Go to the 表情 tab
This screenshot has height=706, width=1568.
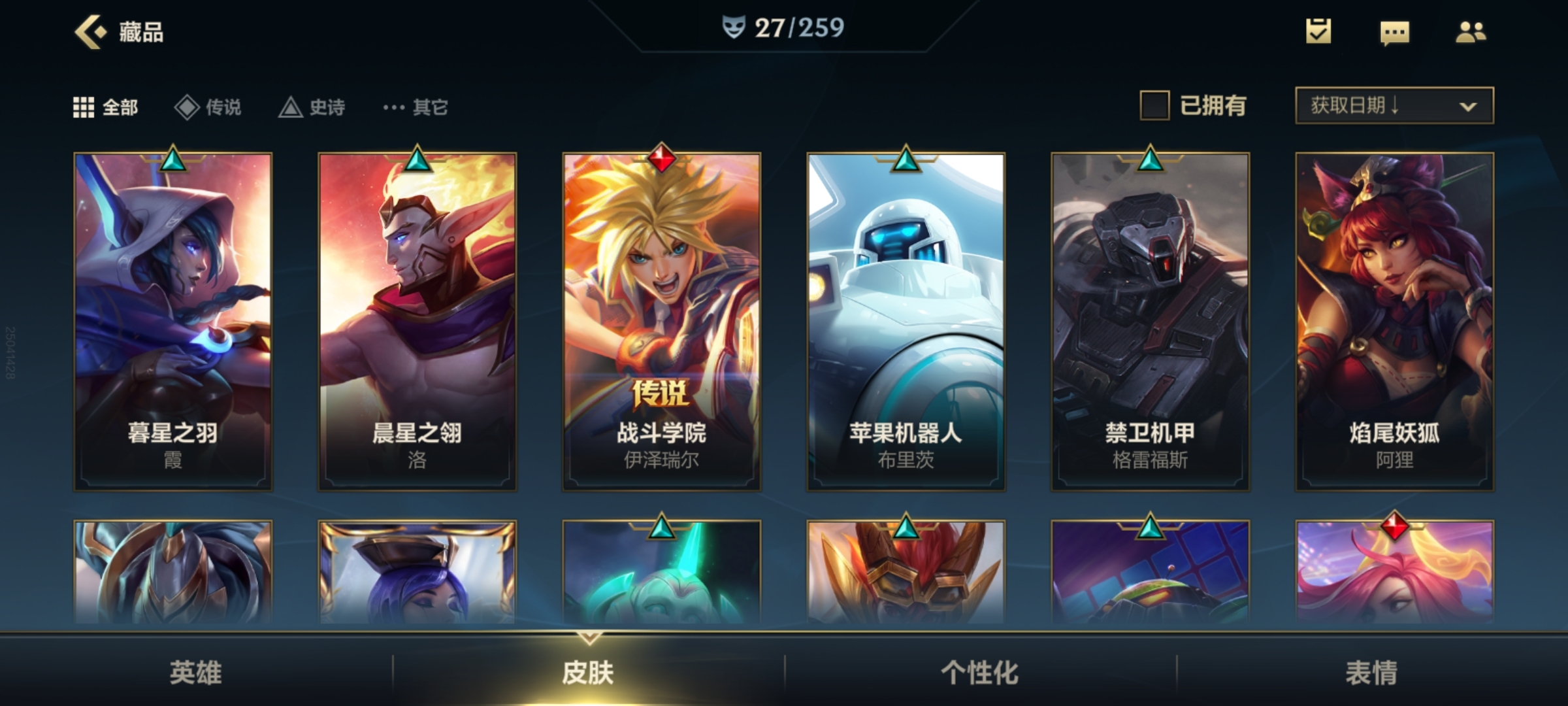coord(1372,672)
